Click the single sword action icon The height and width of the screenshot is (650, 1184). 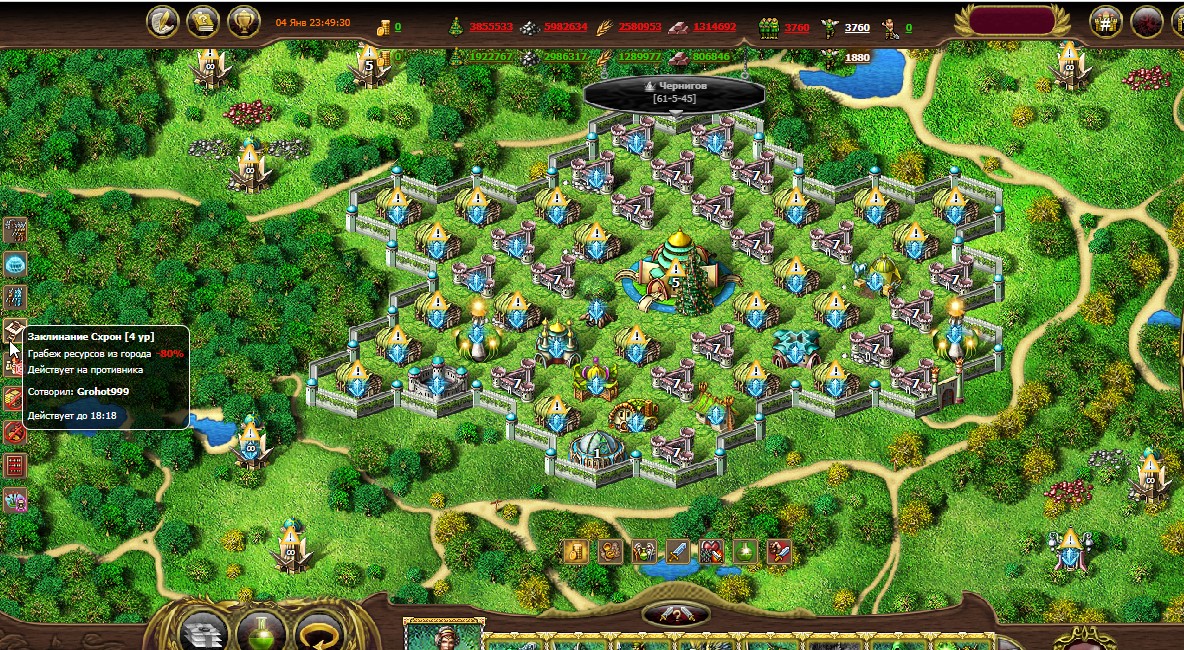pos(677,550)
